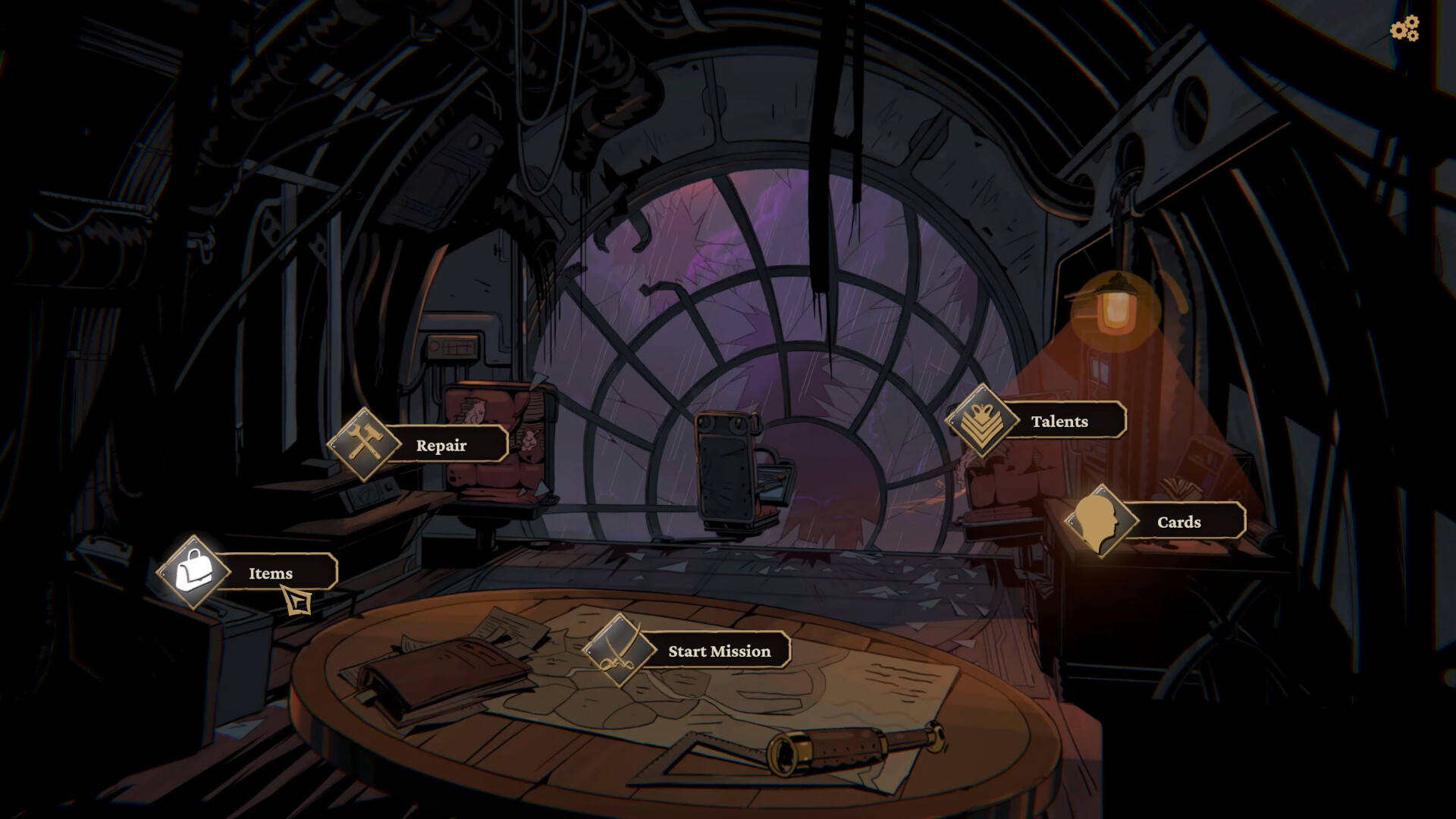1456x819 pixels.
Task: Click the Talents label text
Action: [1060, 422]
